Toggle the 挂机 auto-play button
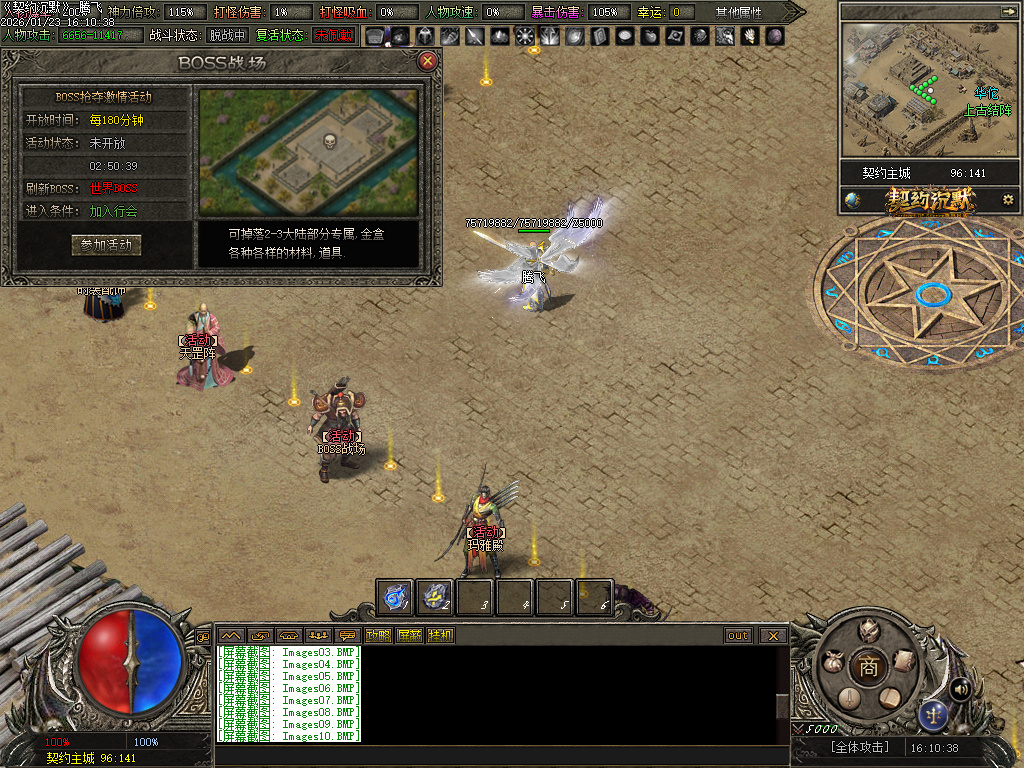The width and height of the screenshot is (1024, 768). 440,635
